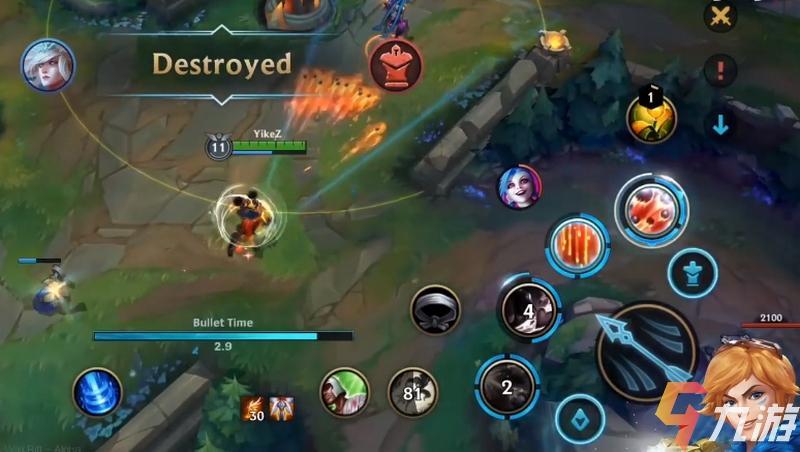Target the Jinx champion portrait
Screen dimensions: 800x452
coord(520,187)
